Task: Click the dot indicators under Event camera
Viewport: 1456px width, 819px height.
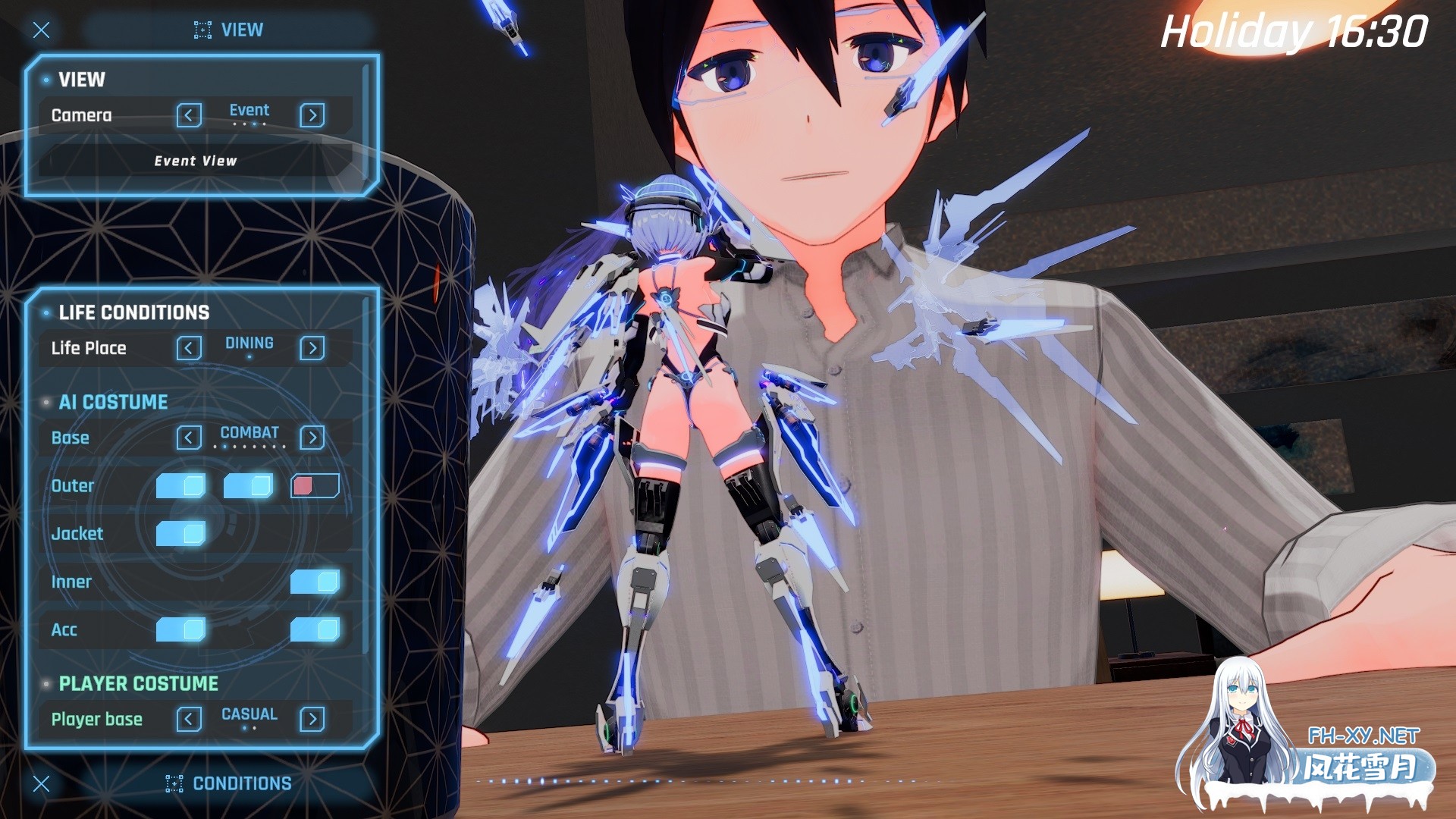Action: [x=249, y=123]
